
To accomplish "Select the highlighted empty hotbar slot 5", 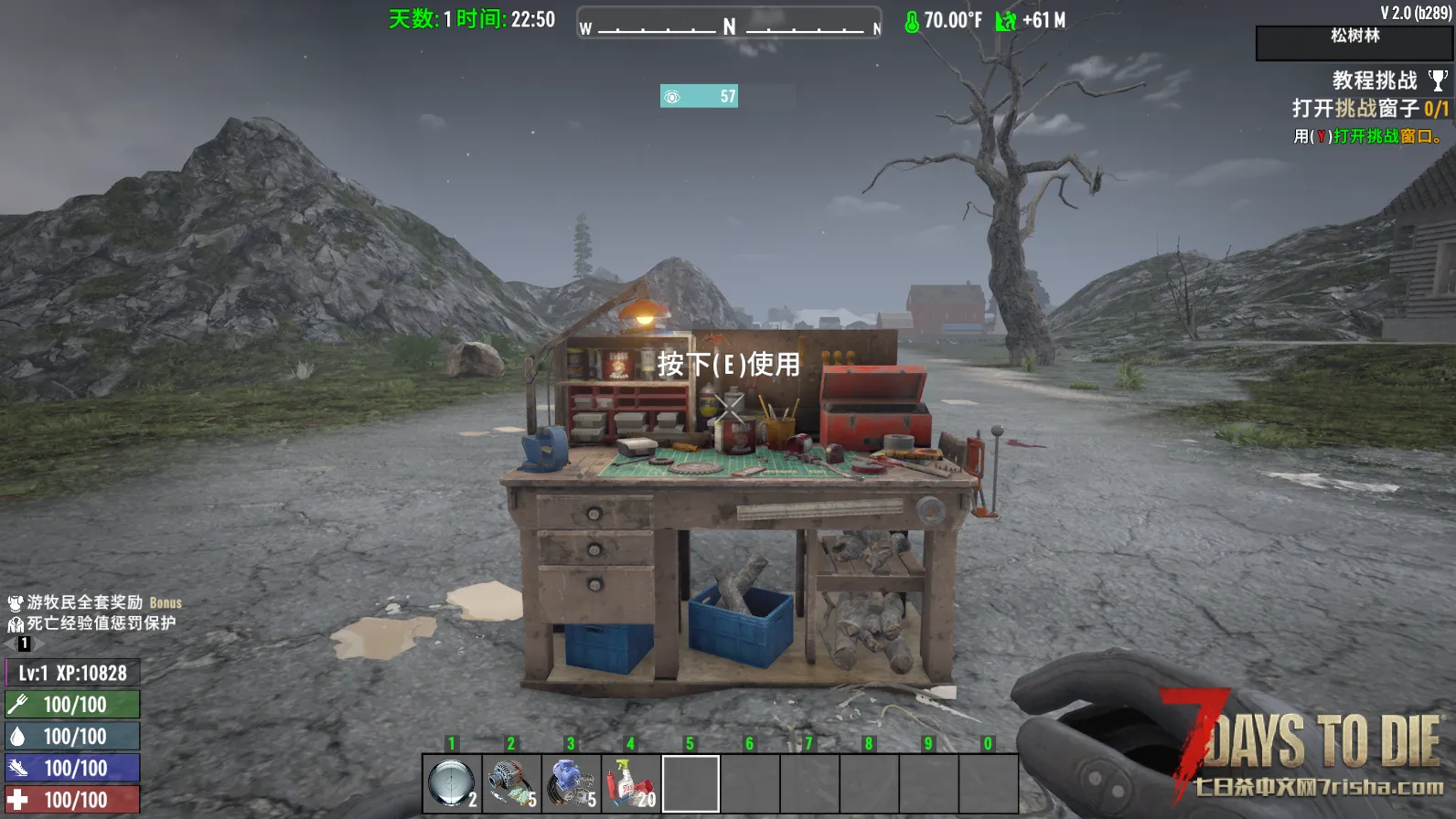I will 691,783.
